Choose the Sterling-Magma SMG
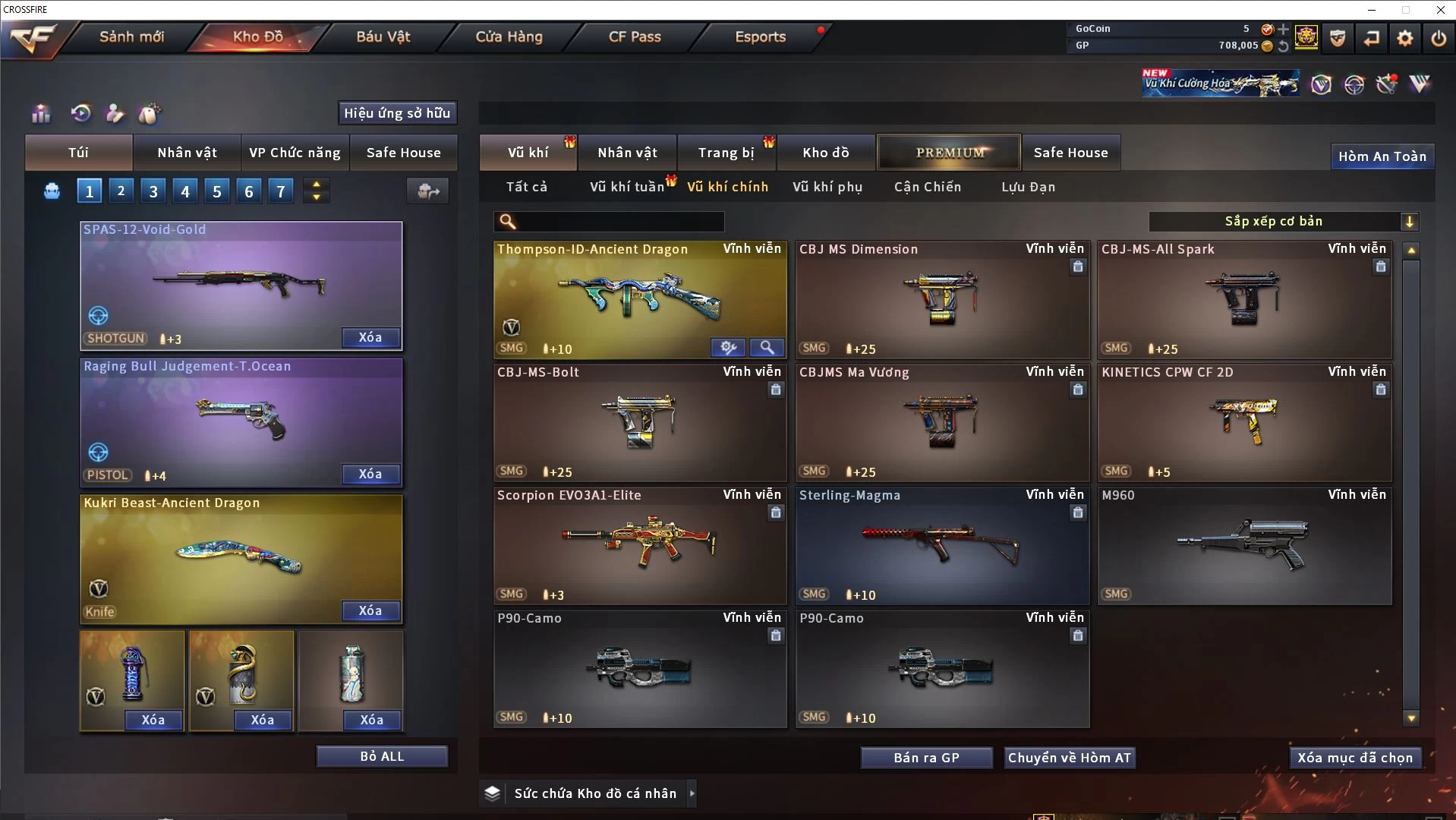The height and width of the screenshot is (820, 1456). [x=941, y=546]
